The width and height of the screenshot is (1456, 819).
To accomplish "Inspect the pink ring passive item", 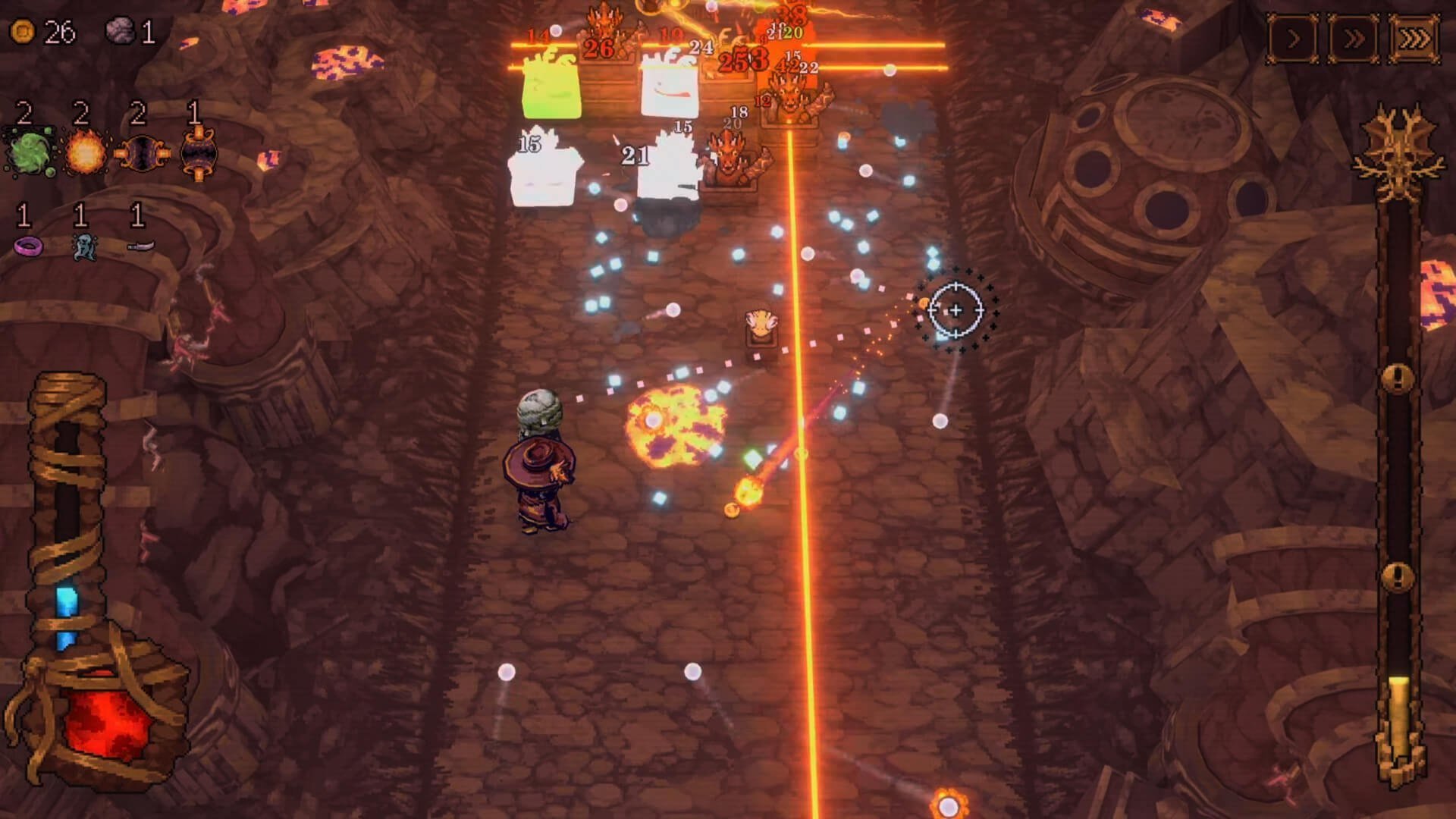I will (29, 246).
